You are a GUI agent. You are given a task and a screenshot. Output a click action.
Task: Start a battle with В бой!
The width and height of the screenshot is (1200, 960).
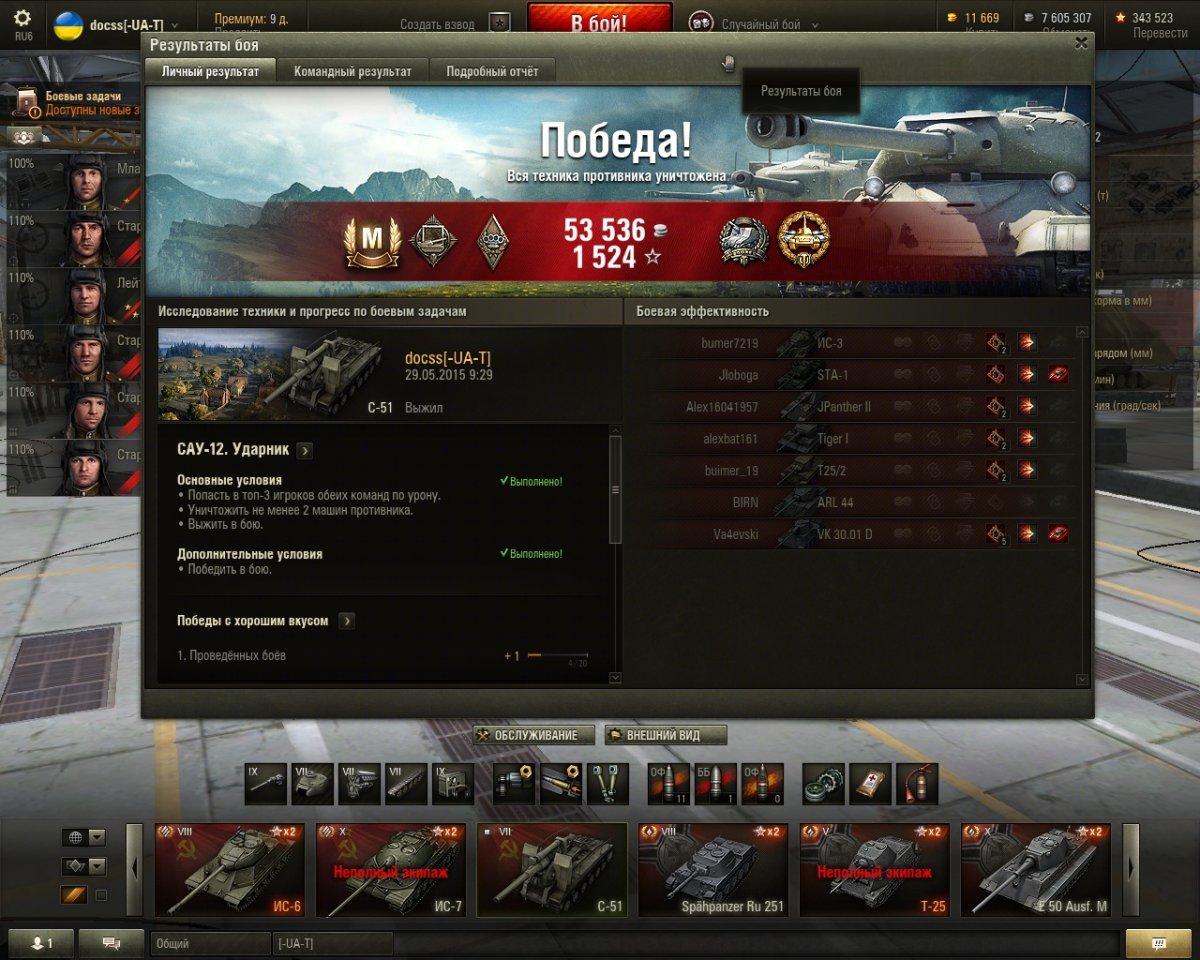click(599, 23)
